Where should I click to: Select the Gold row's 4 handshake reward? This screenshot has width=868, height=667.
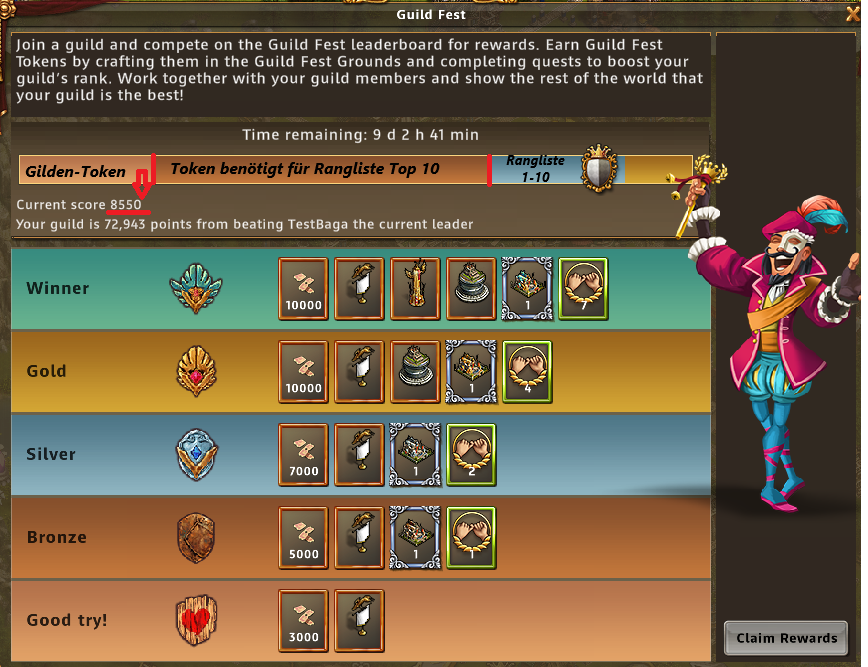point(527,371)
